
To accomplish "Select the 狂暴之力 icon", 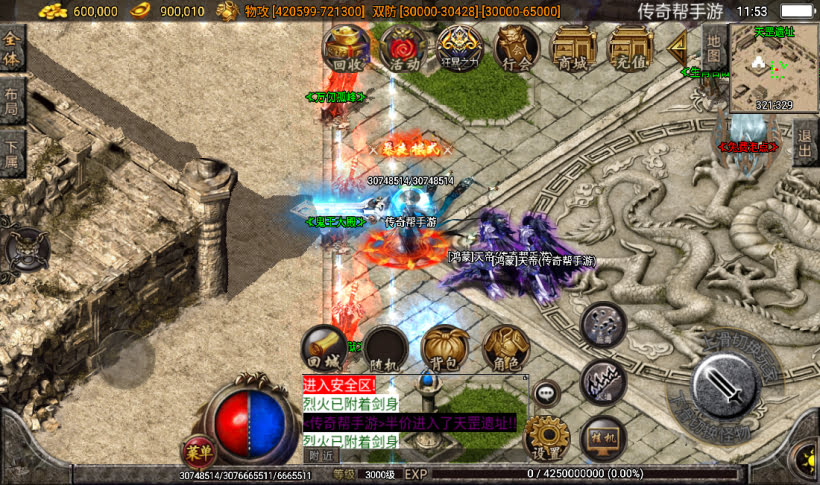I will 461,48.
